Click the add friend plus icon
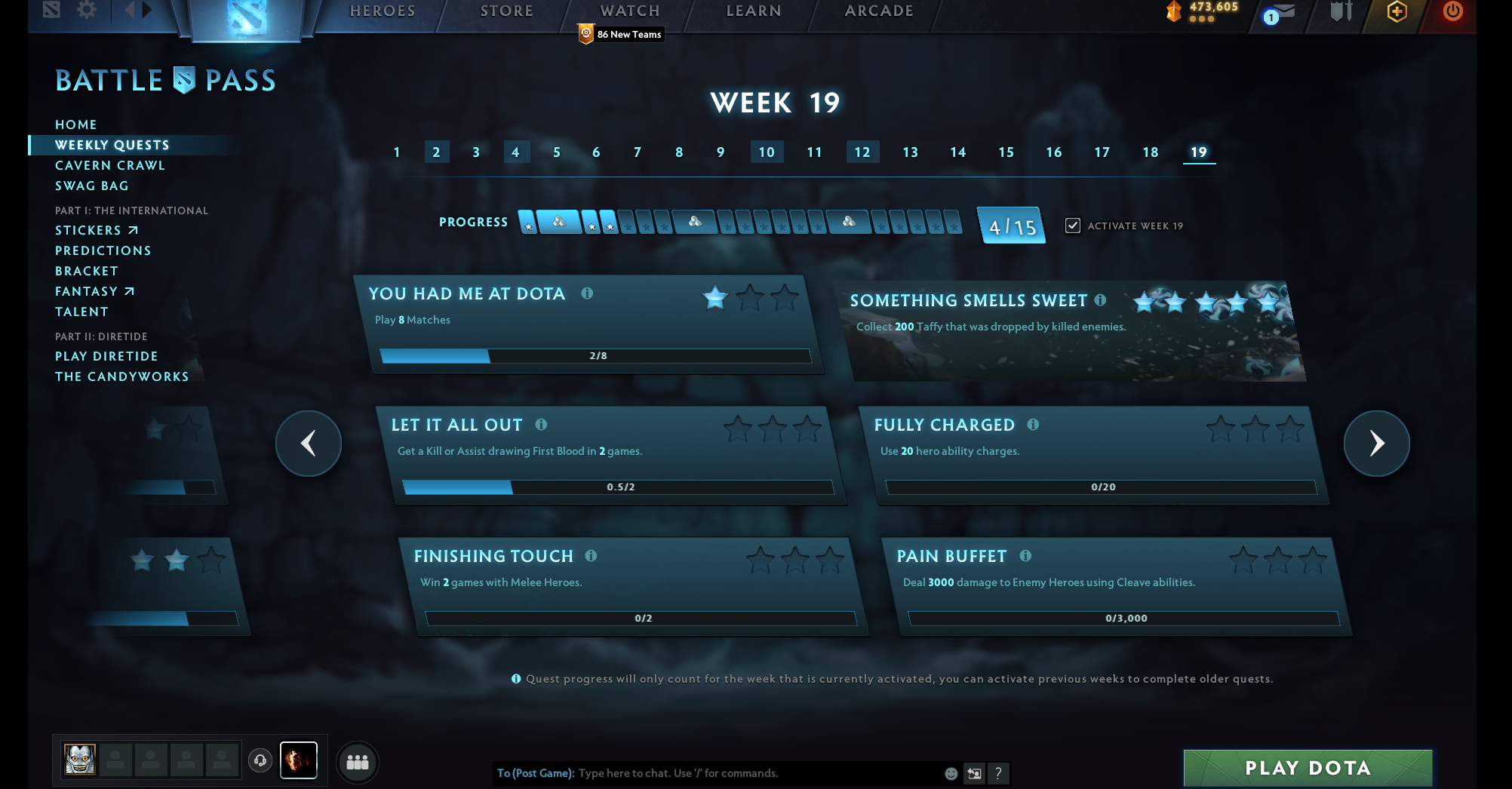Screen dimensions: 1512x789 pyautogui.click(x=1397, y=11)
